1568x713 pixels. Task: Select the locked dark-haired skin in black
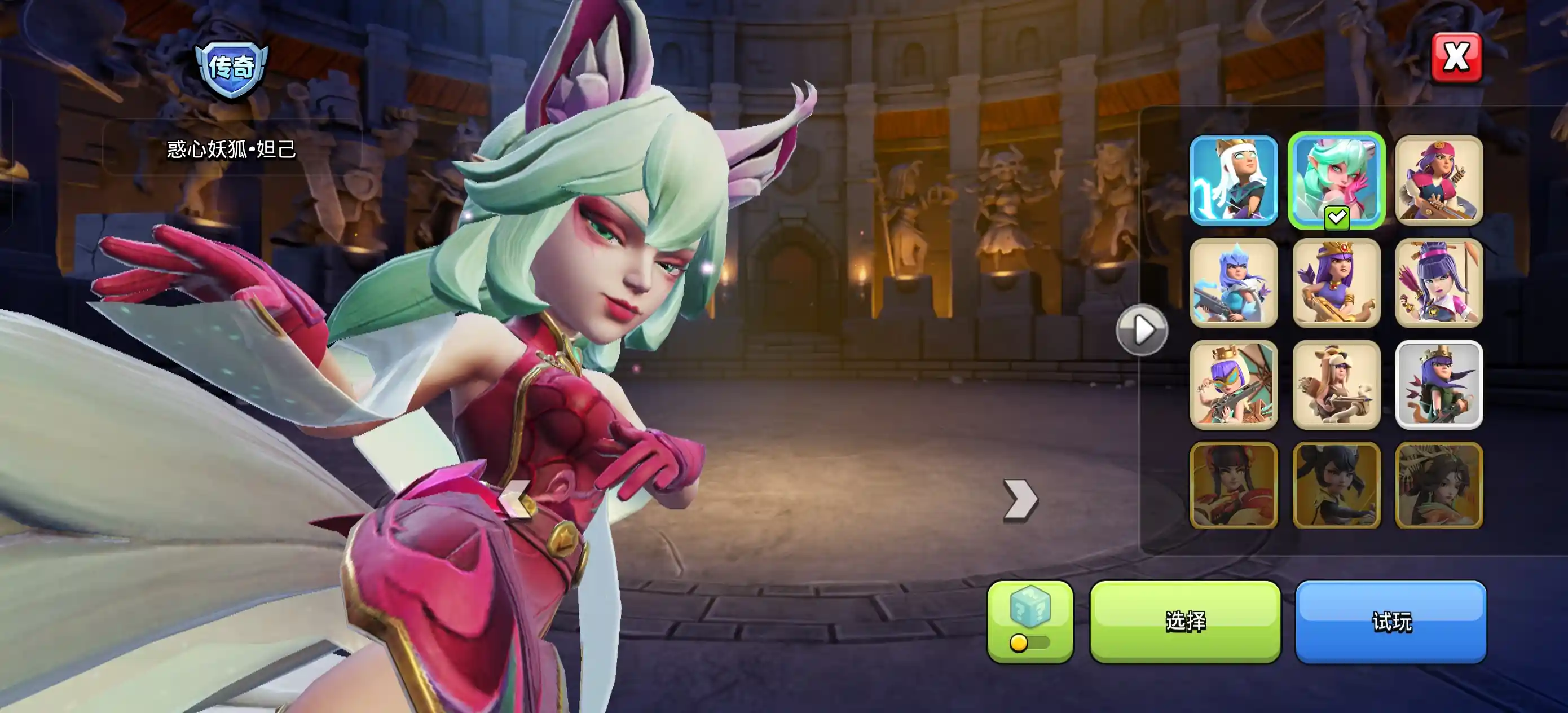(x=1336, y=485)
